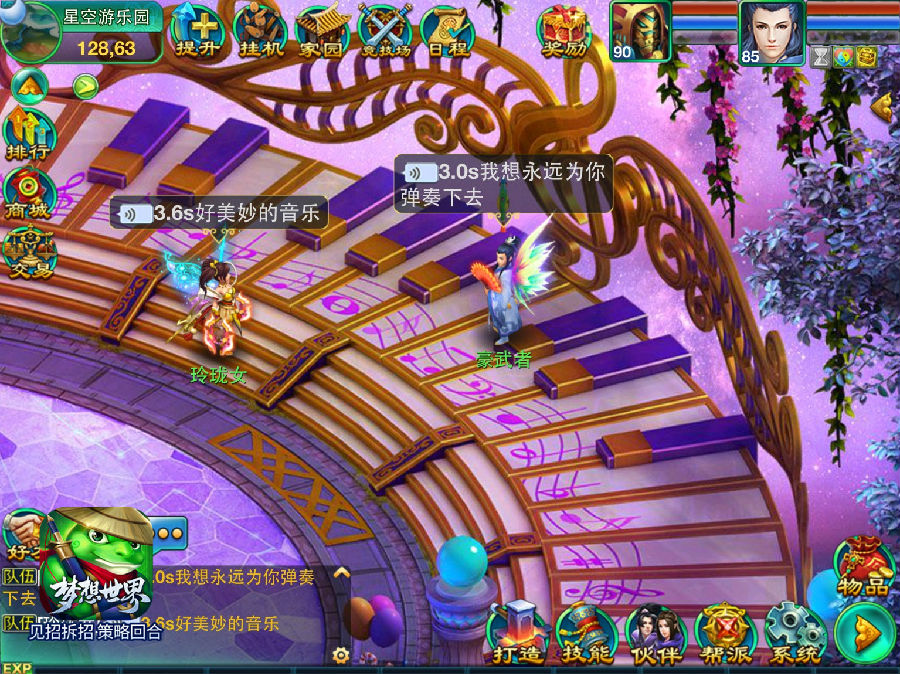The image size is (900, 674).
Task: Open the 系统 system settings
Action: tap(794, 632)
